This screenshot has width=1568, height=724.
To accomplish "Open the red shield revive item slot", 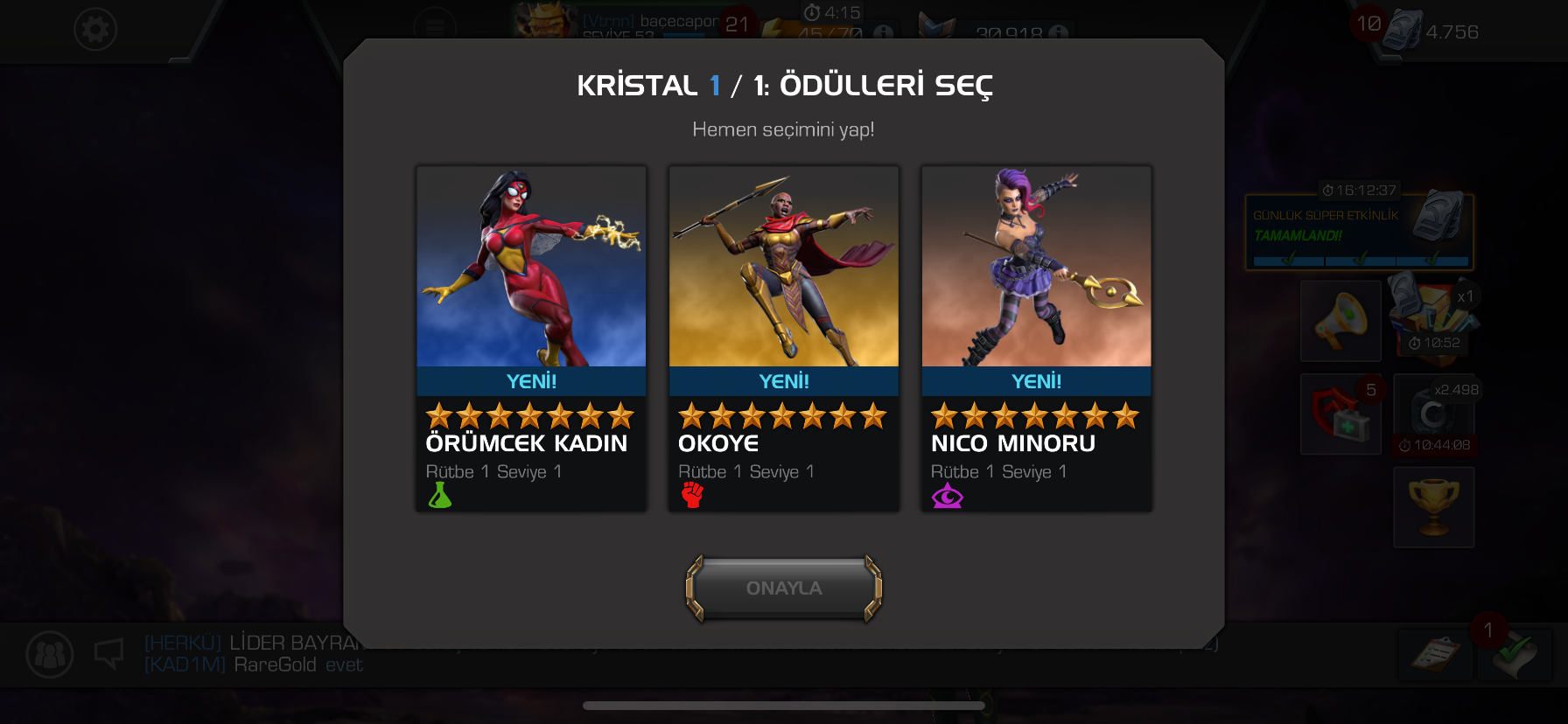I will (1340, 414).
